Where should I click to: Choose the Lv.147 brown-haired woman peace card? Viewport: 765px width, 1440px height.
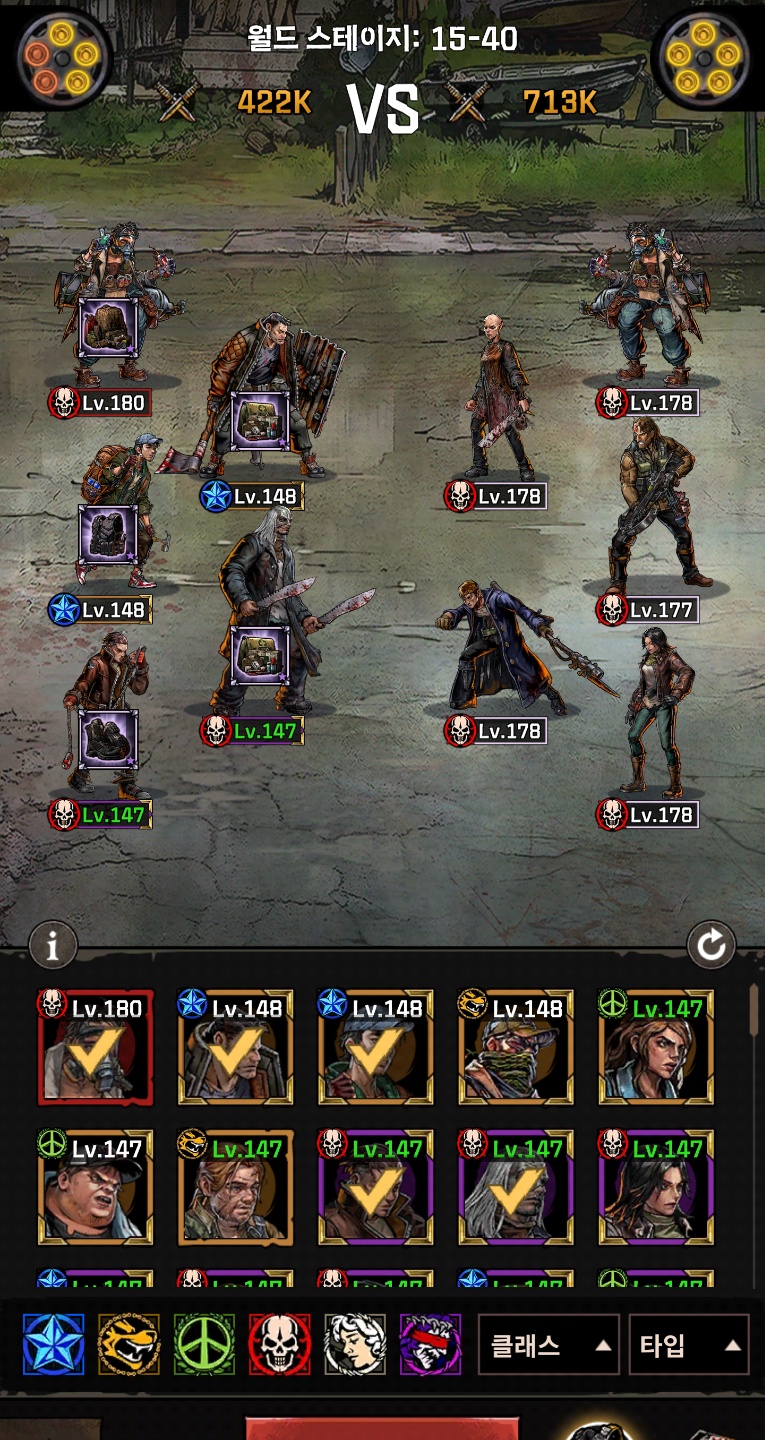click(x=656, y=1047)
